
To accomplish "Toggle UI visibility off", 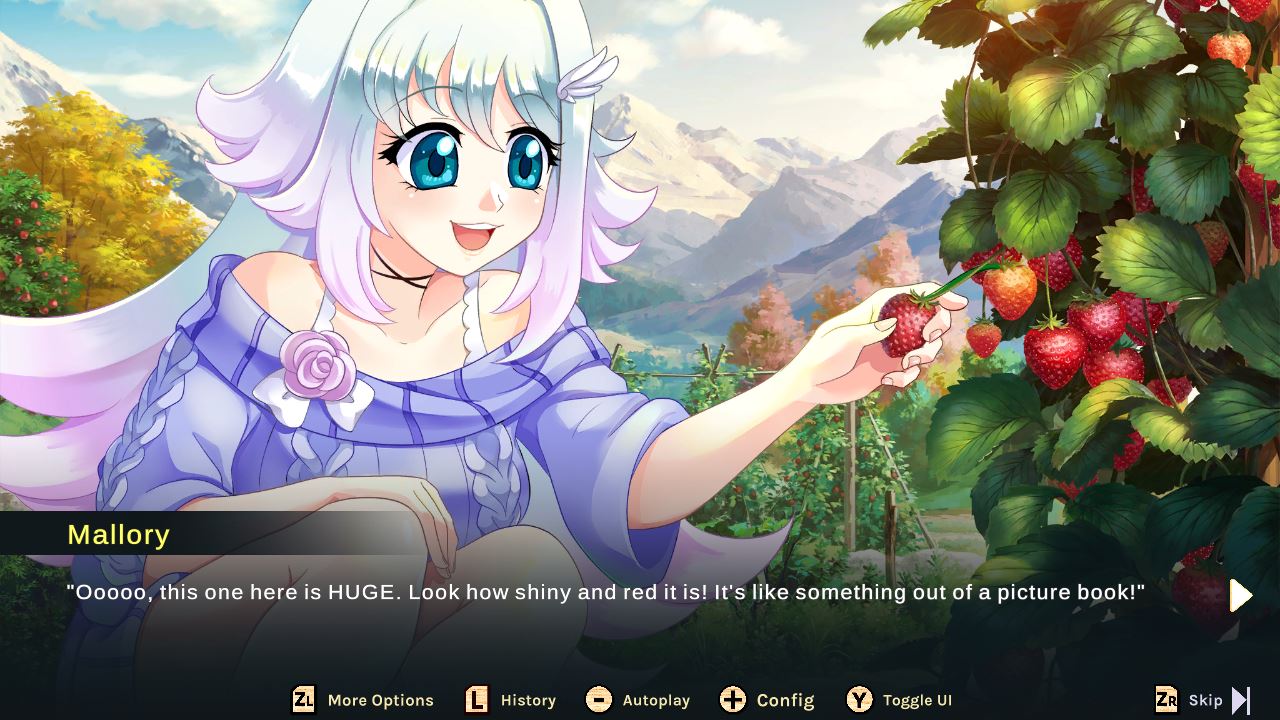I will [916, 700].
